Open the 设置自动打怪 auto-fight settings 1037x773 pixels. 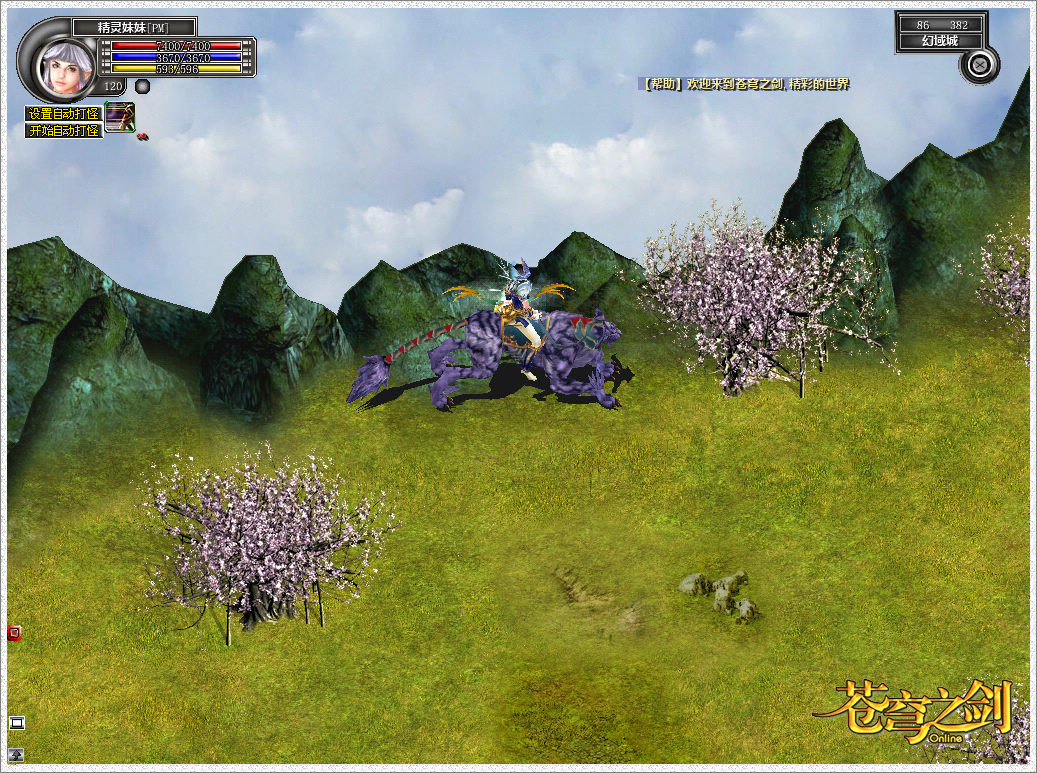coord(63,114)
